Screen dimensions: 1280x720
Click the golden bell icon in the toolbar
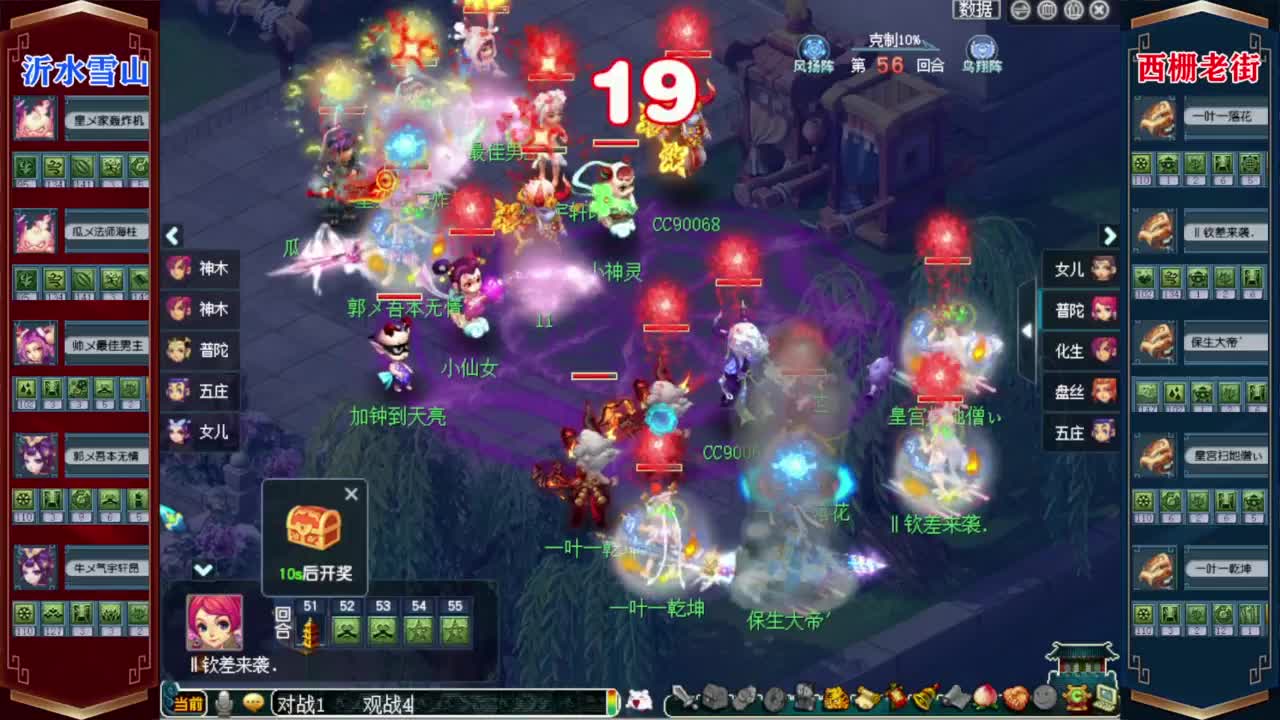(922, 698)
